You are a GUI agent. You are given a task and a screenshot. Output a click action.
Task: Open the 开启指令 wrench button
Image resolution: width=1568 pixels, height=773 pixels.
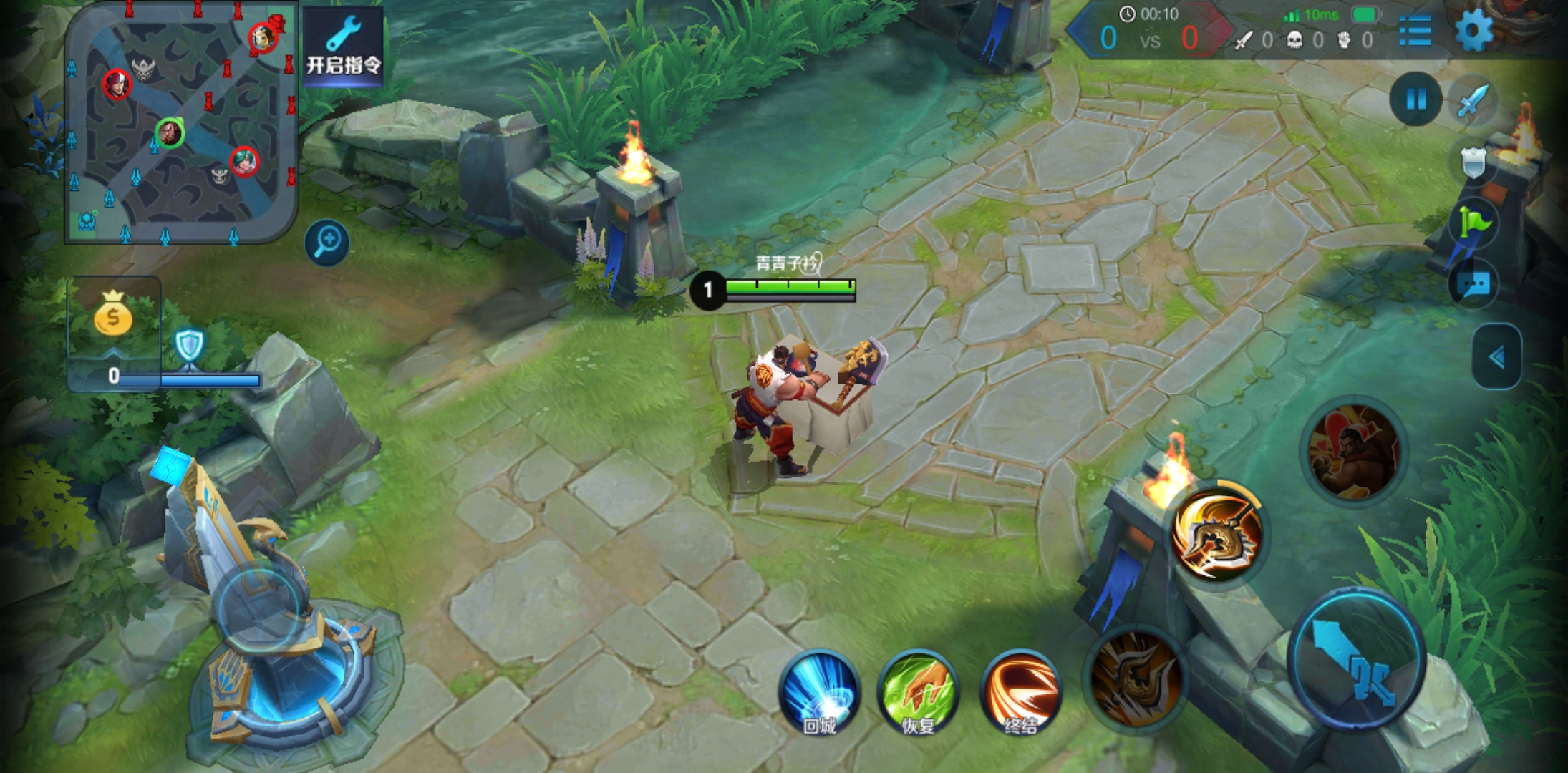(343, 47)
